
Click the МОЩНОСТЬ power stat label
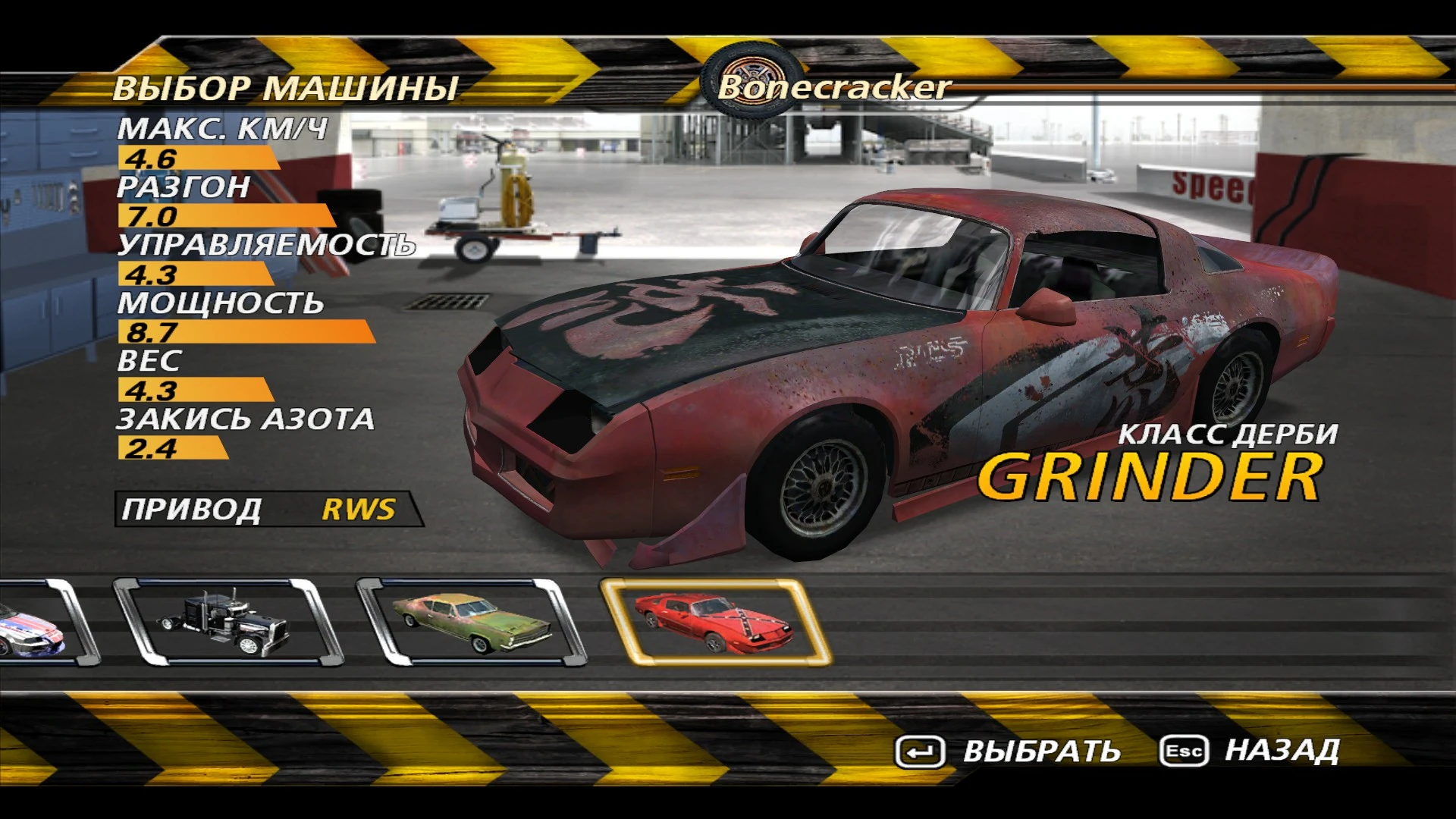pyautogui.click(x=221, y=302)
